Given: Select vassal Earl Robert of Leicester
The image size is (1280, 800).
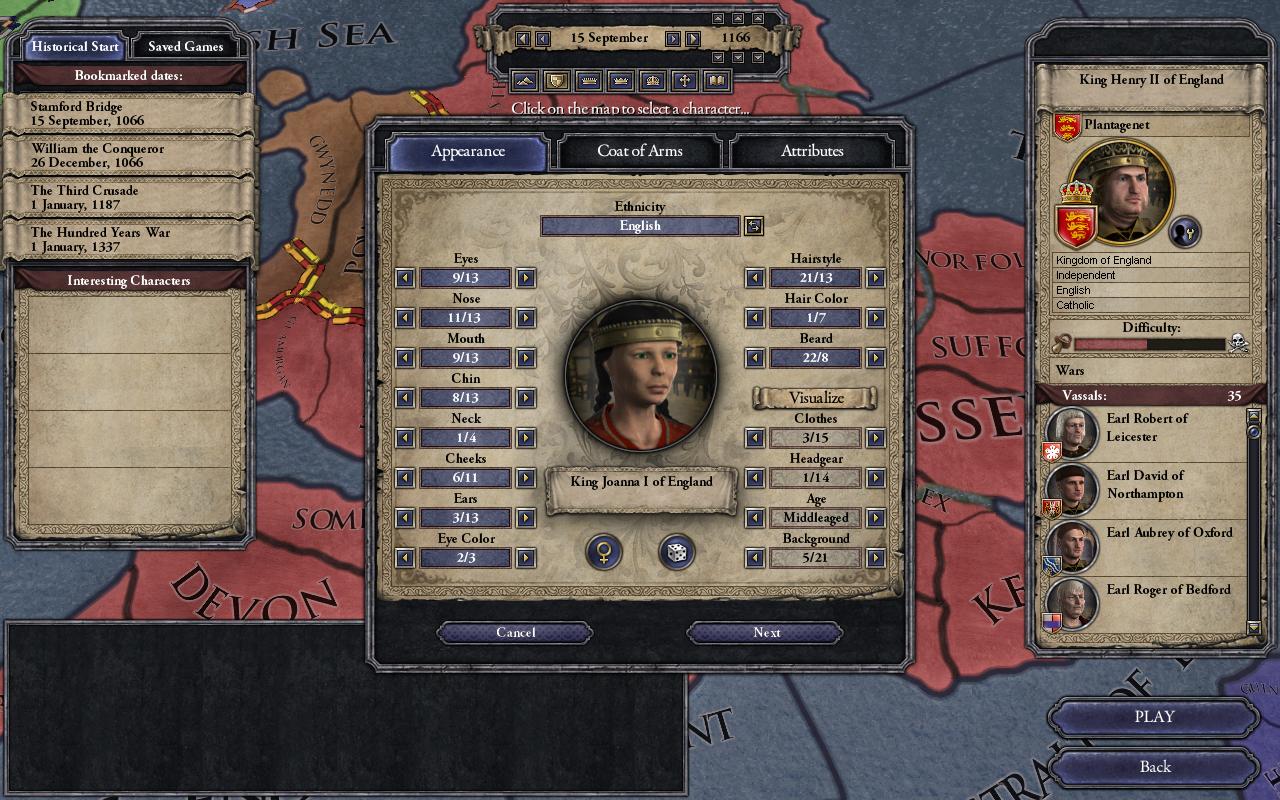Looking at the screenshot, I should 1146,428.
